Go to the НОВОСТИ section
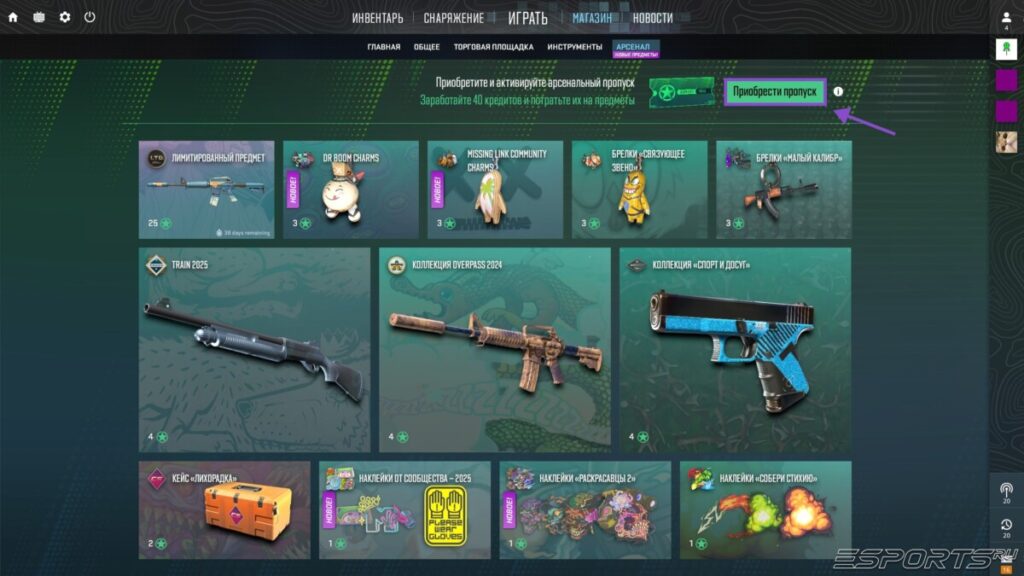Screen dimensions: 1024x576 652,18
